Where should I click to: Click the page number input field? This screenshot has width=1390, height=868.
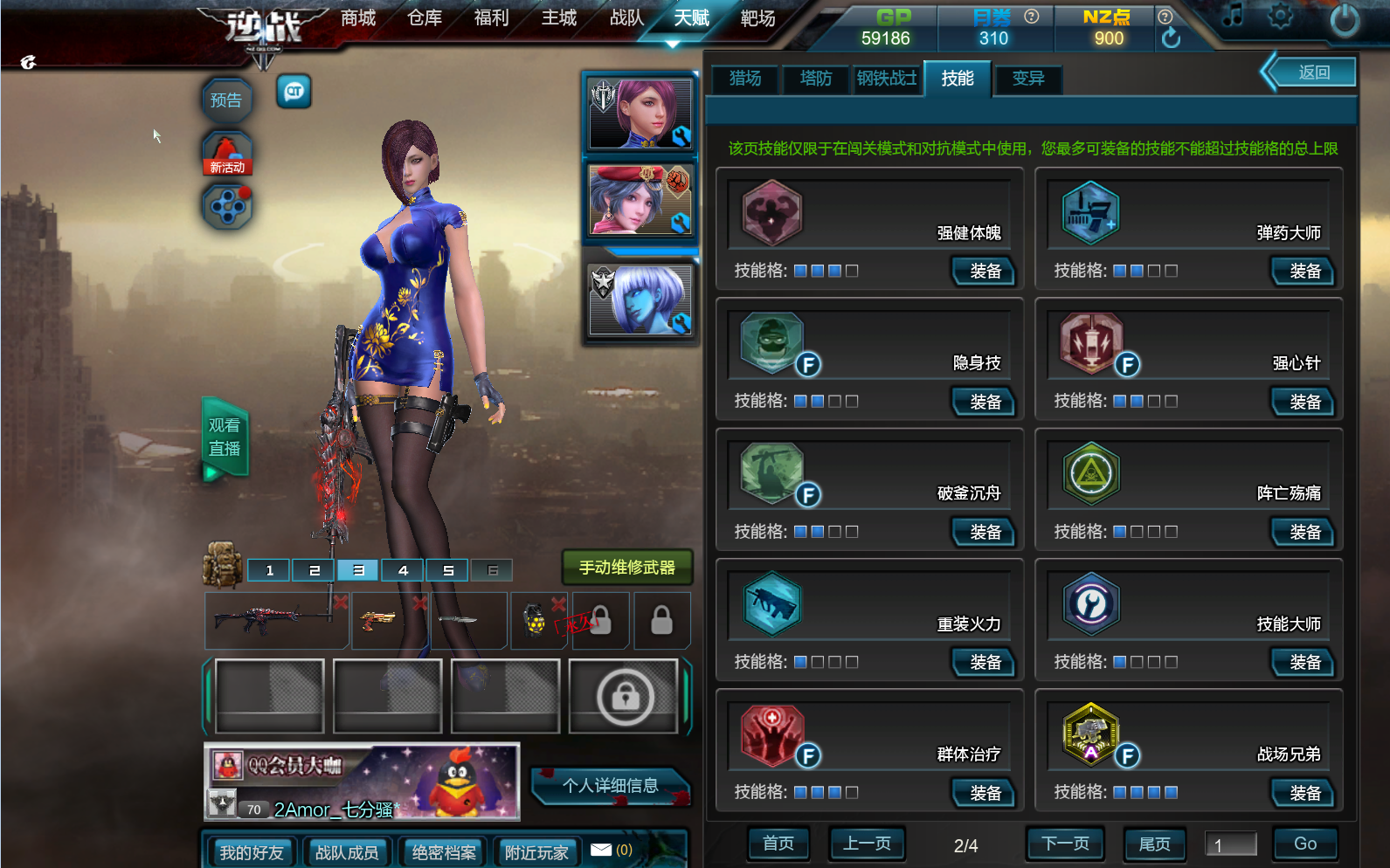[1230, 844]
